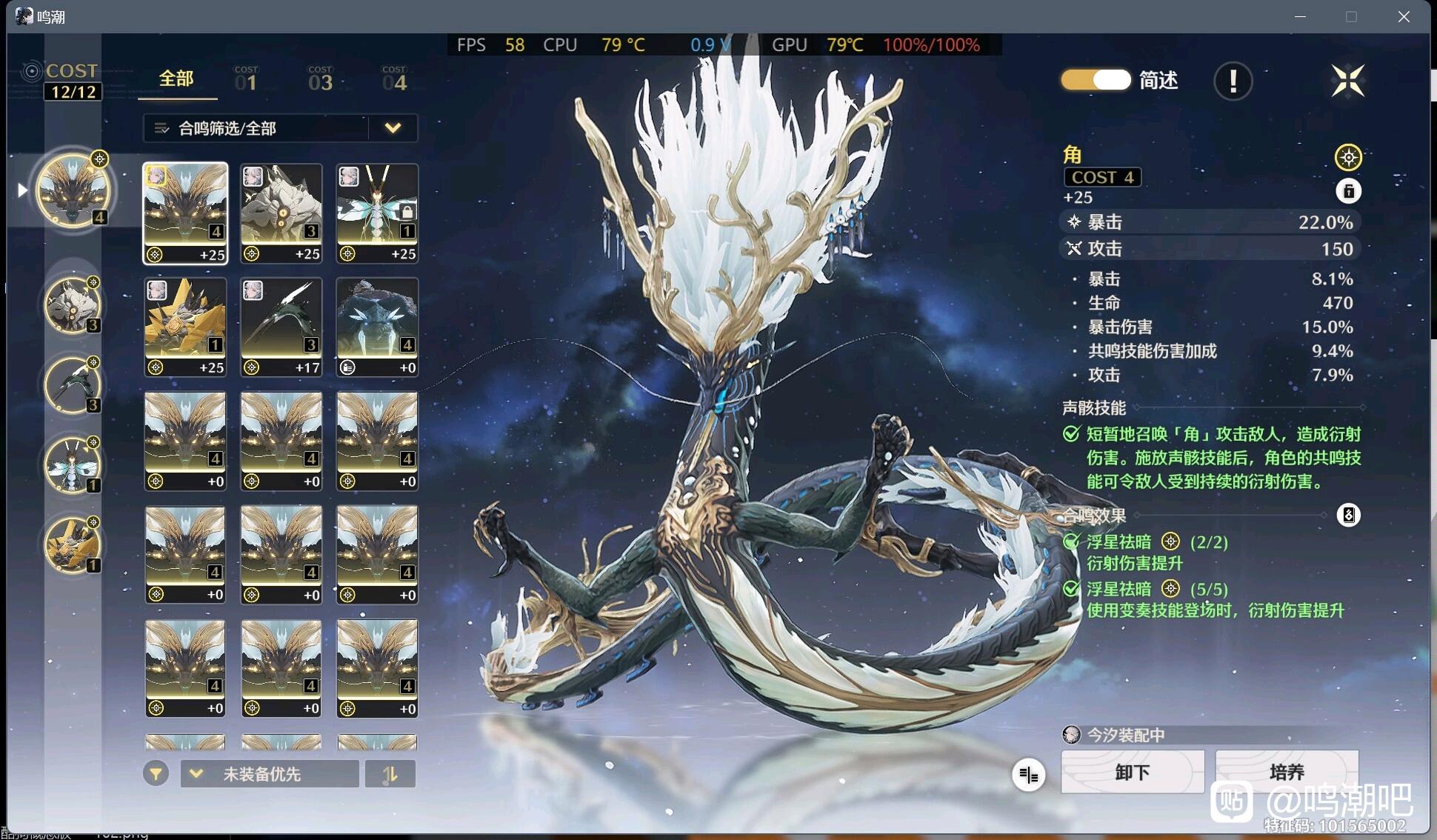Close the echo screen with the X icon
Viewport: 1437px width, 840px height.
1347,81
